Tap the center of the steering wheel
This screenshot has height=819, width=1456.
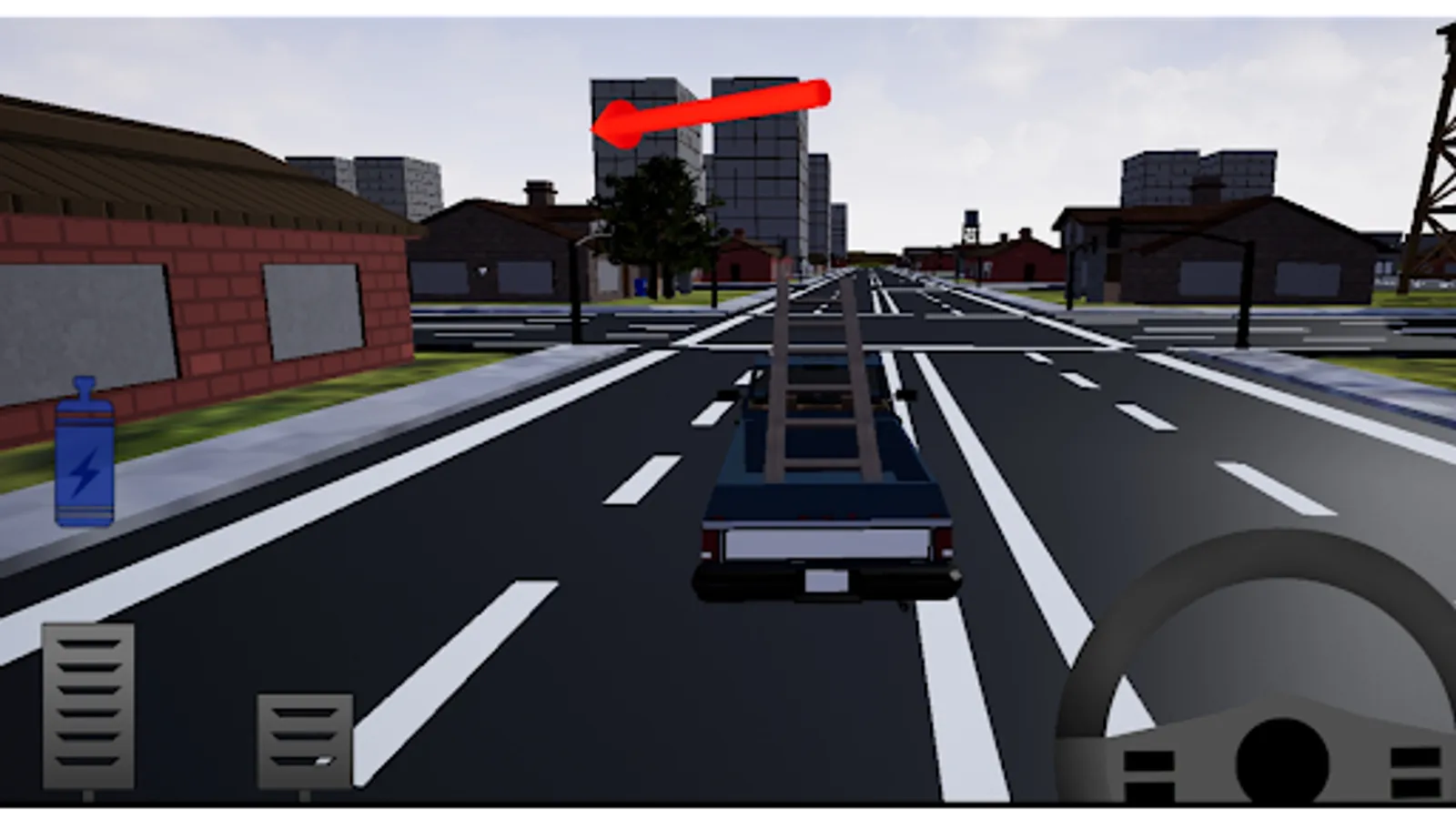(x=1283, y=760)
